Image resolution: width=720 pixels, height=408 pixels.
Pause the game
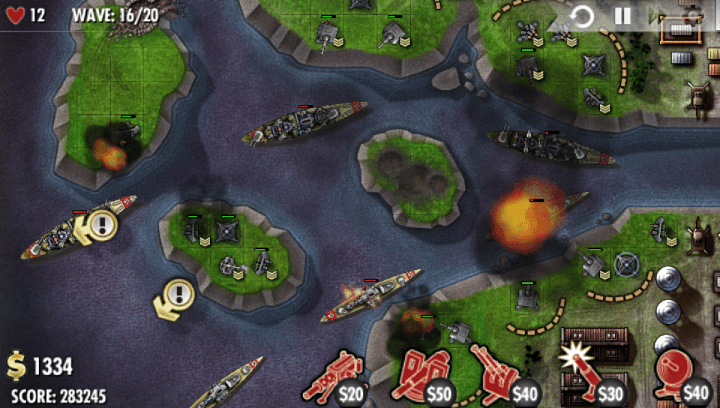coord(622,16)
